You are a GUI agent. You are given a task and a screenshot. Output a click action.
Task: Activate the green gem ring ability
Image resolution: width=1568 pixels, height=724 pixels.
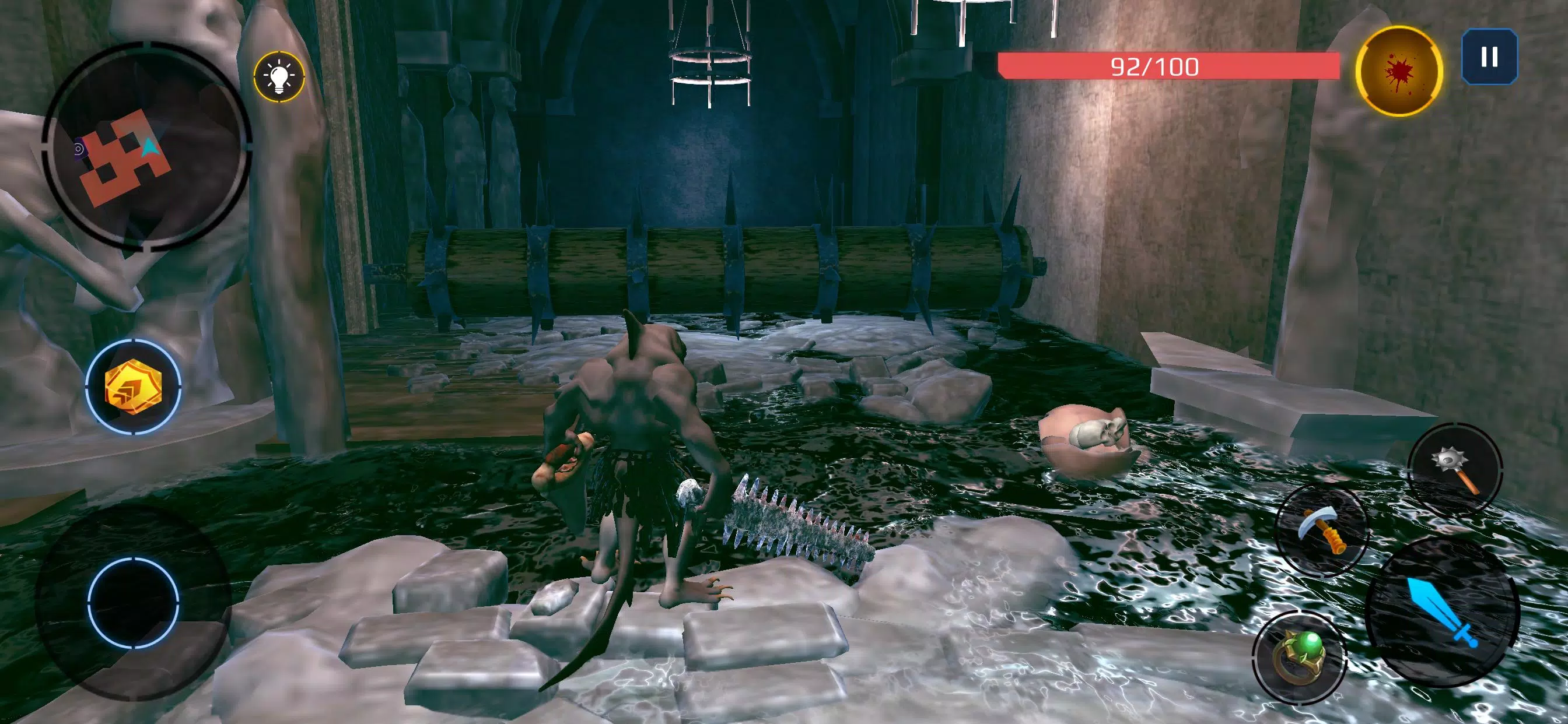(1299, 656)
